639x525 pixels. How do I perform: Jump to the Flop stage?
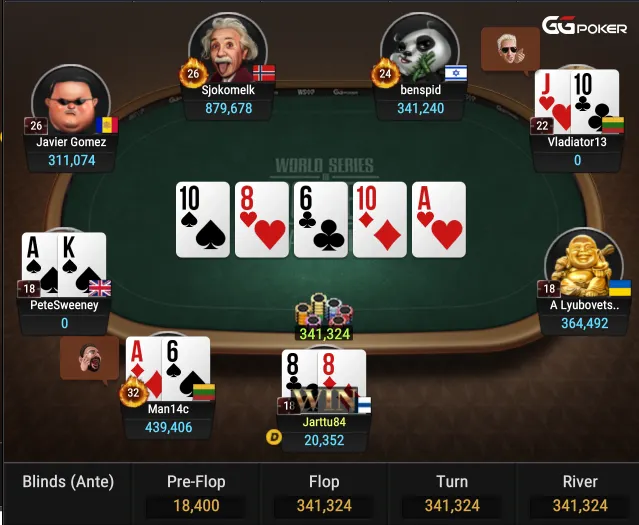[x=324, y=494]
